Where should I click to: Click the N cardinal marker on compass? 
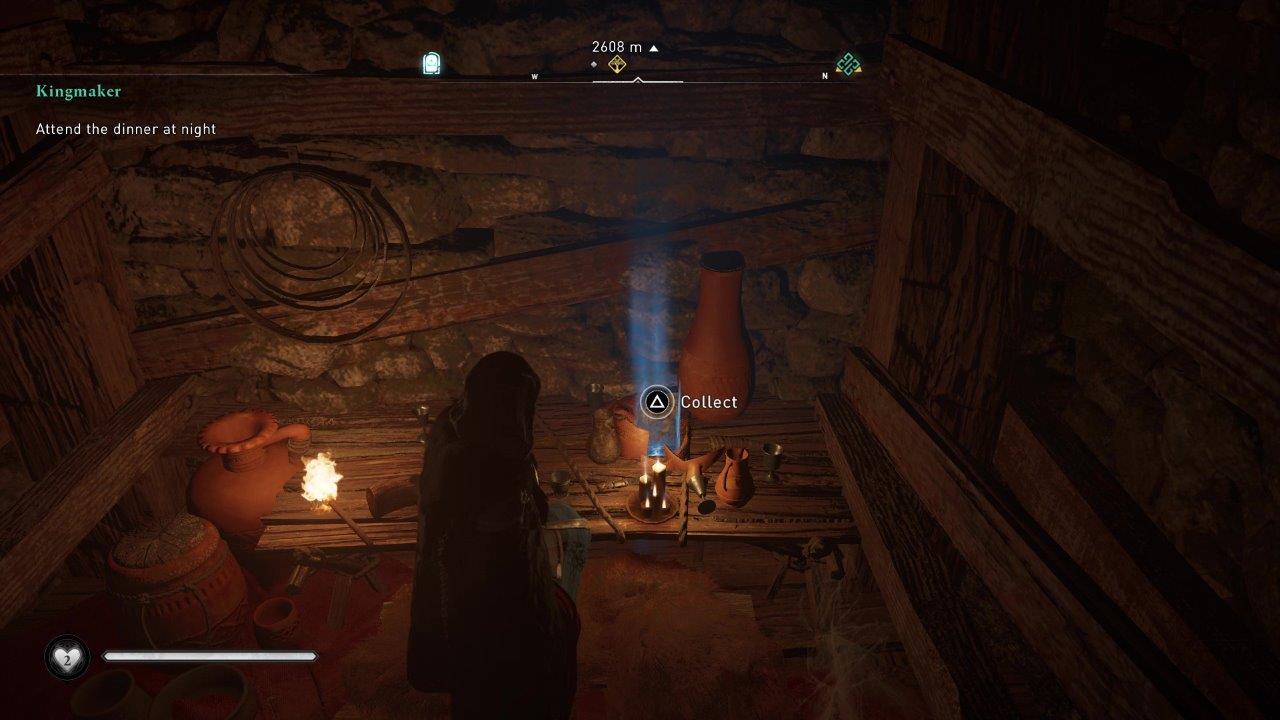pyautogui.click(x=824, y=77)
